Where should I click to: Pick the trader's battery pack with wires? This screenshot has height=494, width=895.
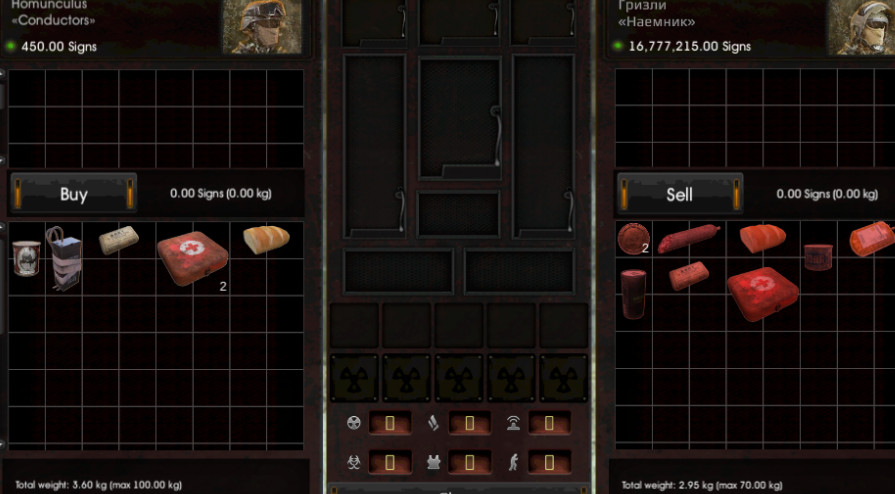(x=66, y=257)
